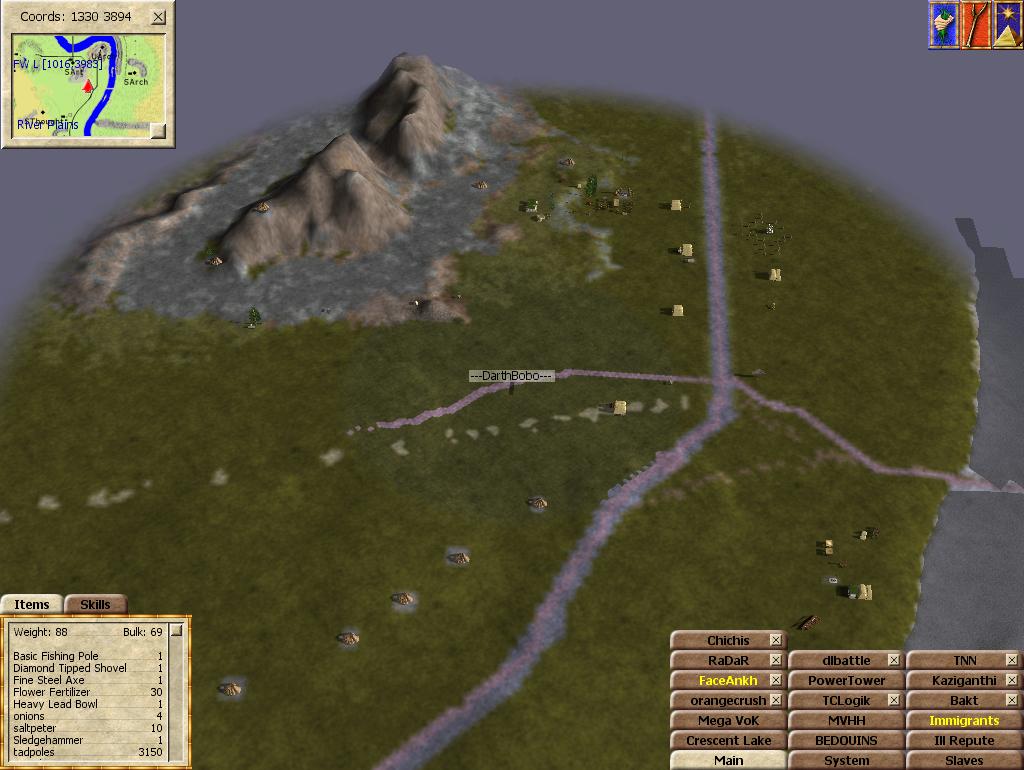Image resolution: width=1024 pixels, height=770 pixels.
Task: Open the Main chat tab
Action: click(728, 760)
